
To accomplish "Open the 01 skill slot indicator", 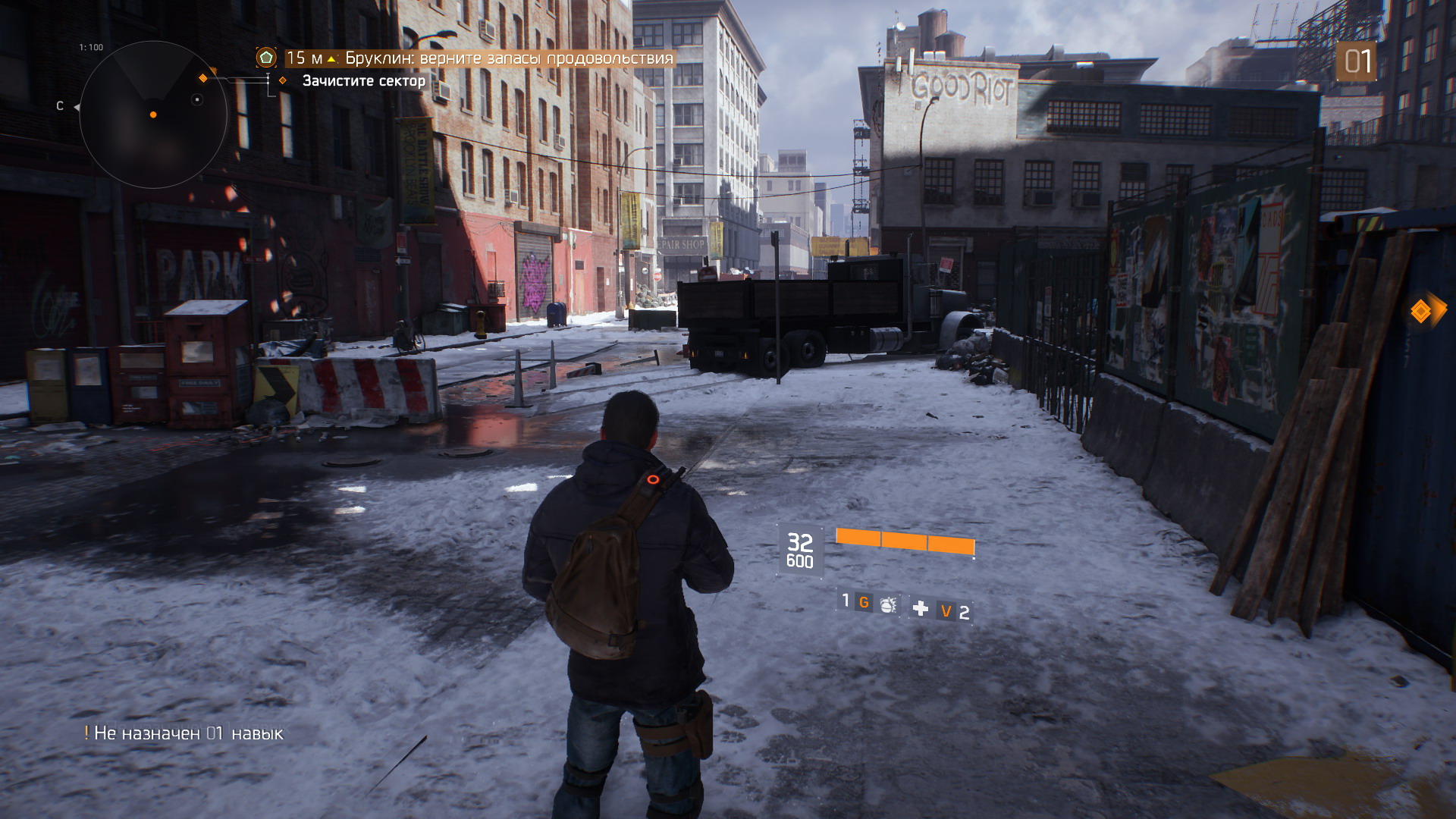I will [1357, 61].
